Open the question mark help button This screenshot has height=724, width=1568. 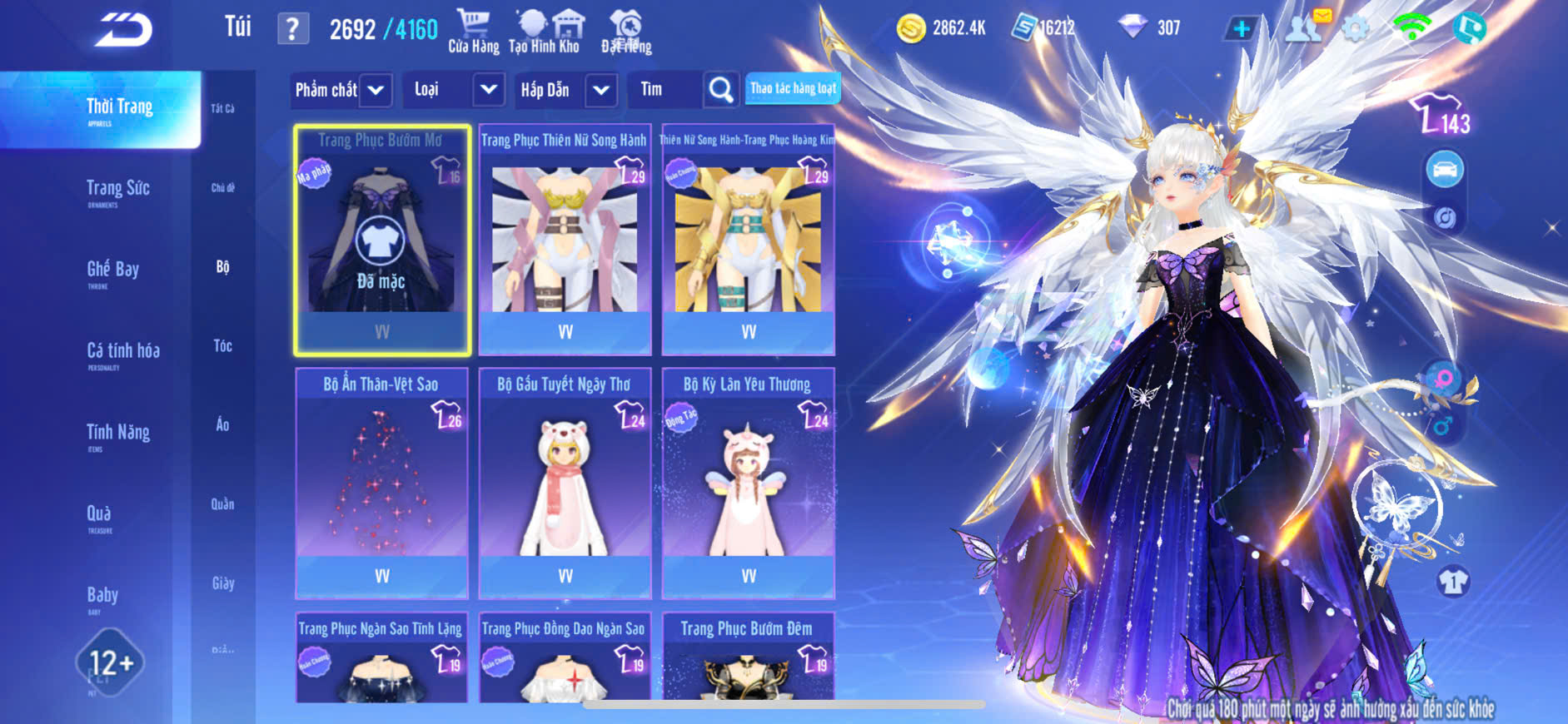click(x=292, y=30)
